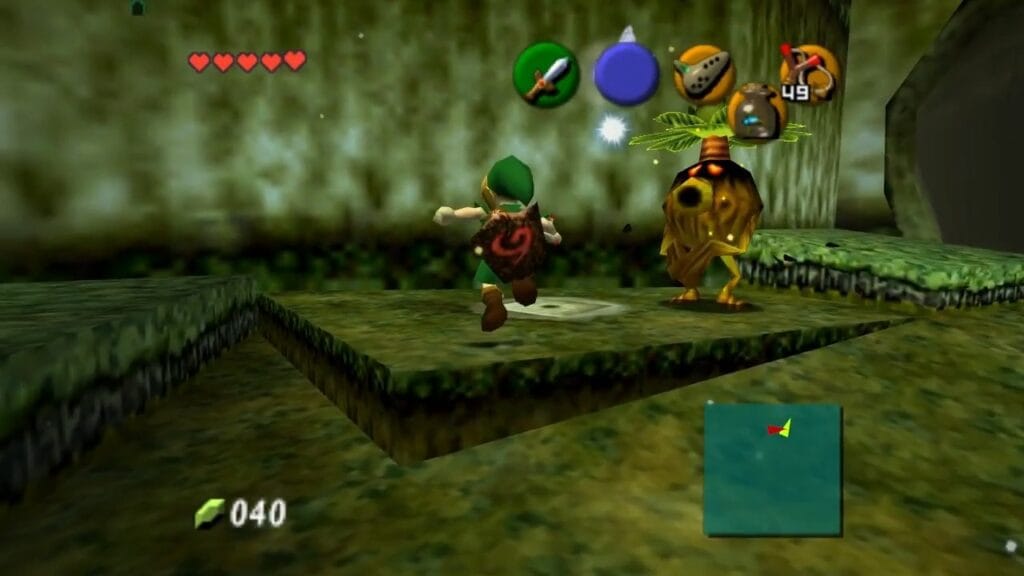Open the teal minimap
Viewport: 1024px width, 576px height.
pyautogui.click(x=772, y=469)
